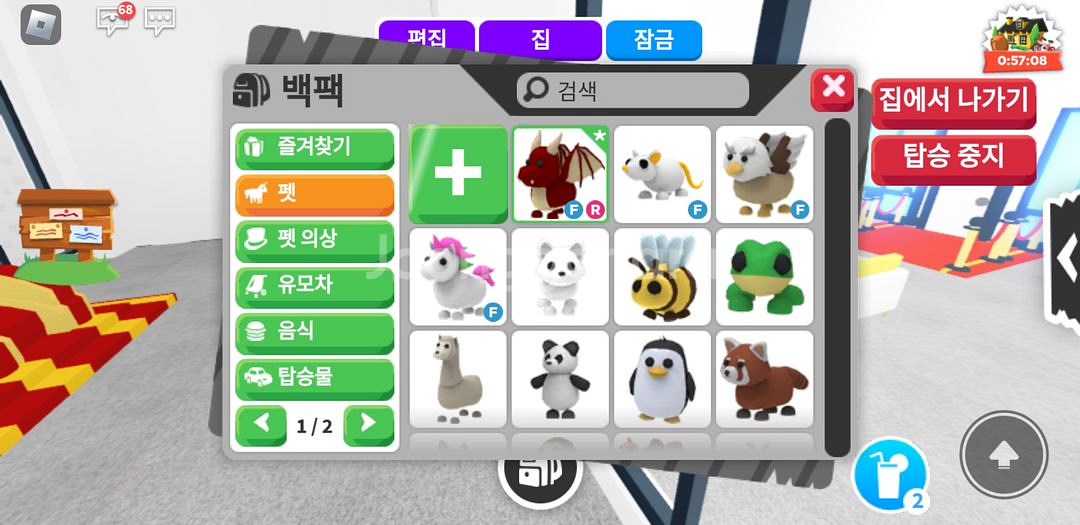Image resolution: width=1080 pixels, height=525 pixels.
Task: Open the 유모차 strollers category
Action: tap(314, 286)
